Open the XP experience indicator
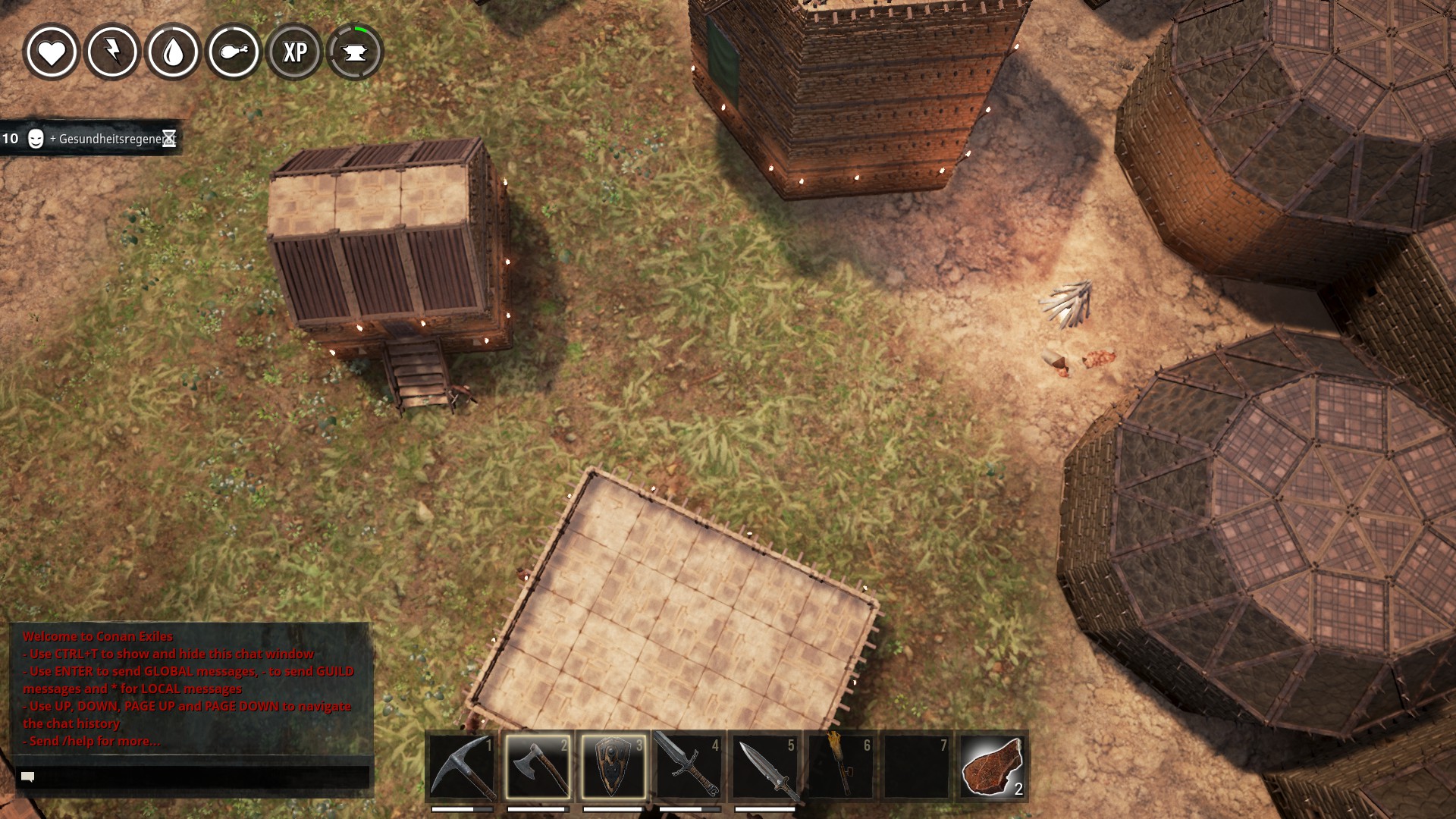The width and height of the screenshot is (1456, 819). click(x=294, y=52)
